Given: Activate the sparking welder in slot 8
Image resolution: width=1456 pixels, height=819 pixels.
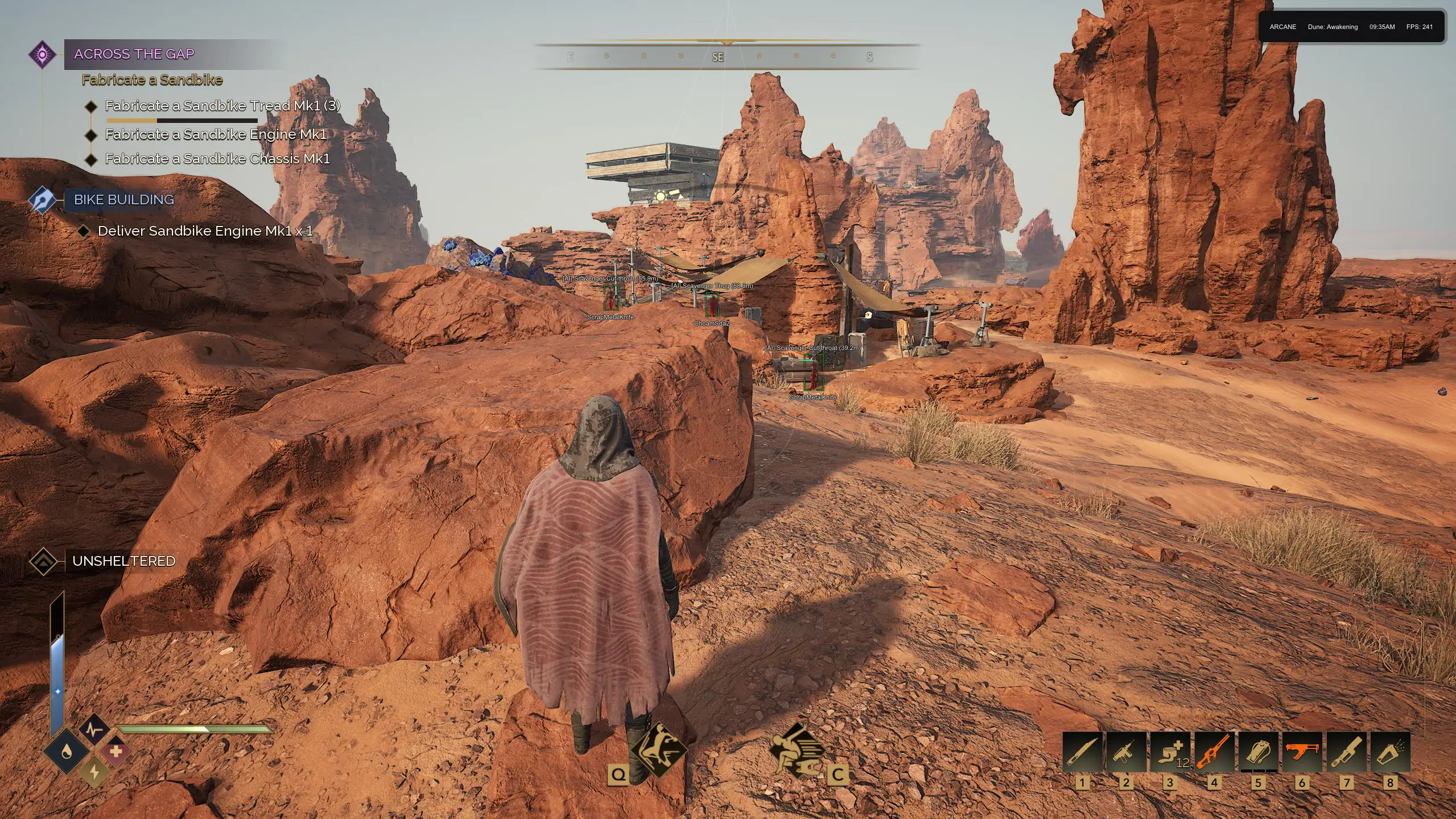Looking at the screenshot, I should pyautogui.click(x=1390, y=752).
